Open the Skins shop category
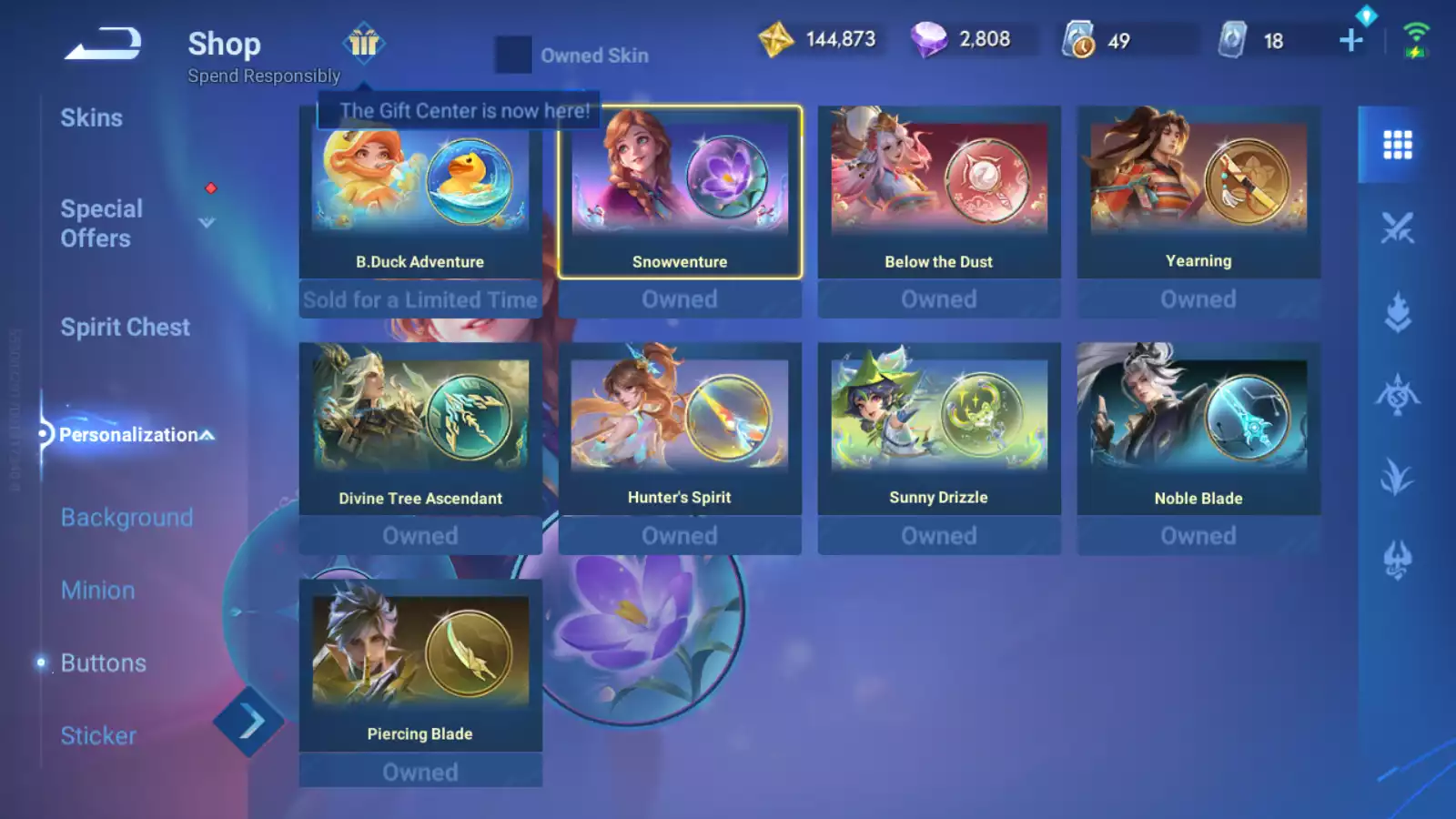Screen dimensions: 1456x819 point(91,118)
